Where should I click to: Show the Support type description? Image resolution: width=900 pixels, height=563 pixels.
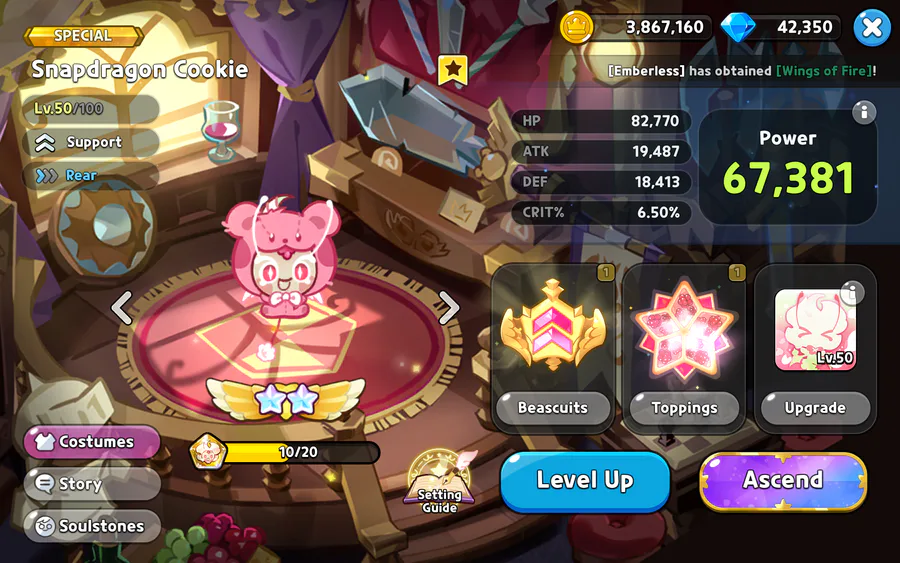point(91,143)
